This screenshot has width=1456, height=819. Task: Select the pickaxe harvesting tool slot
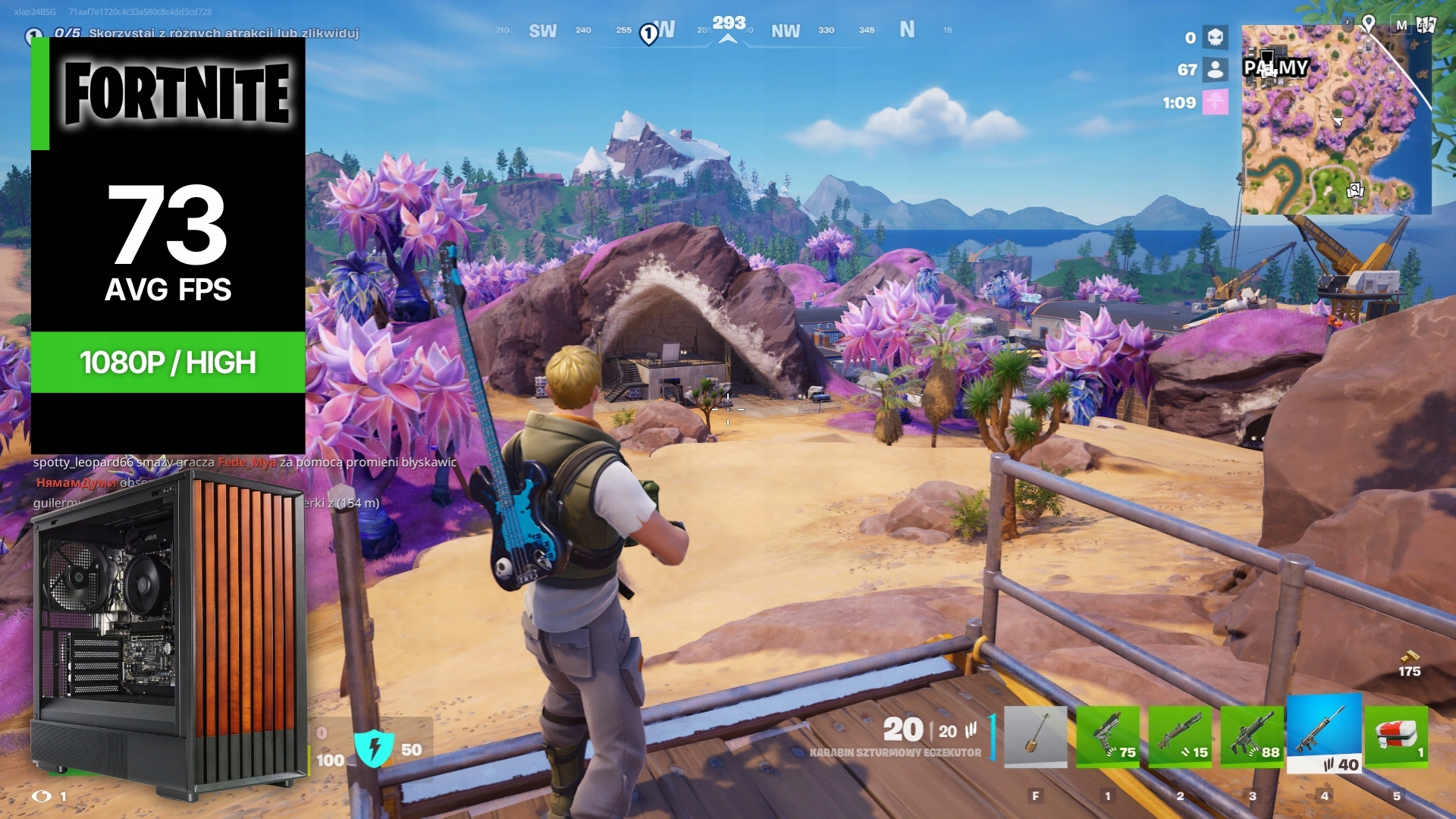pos(1035,736)
